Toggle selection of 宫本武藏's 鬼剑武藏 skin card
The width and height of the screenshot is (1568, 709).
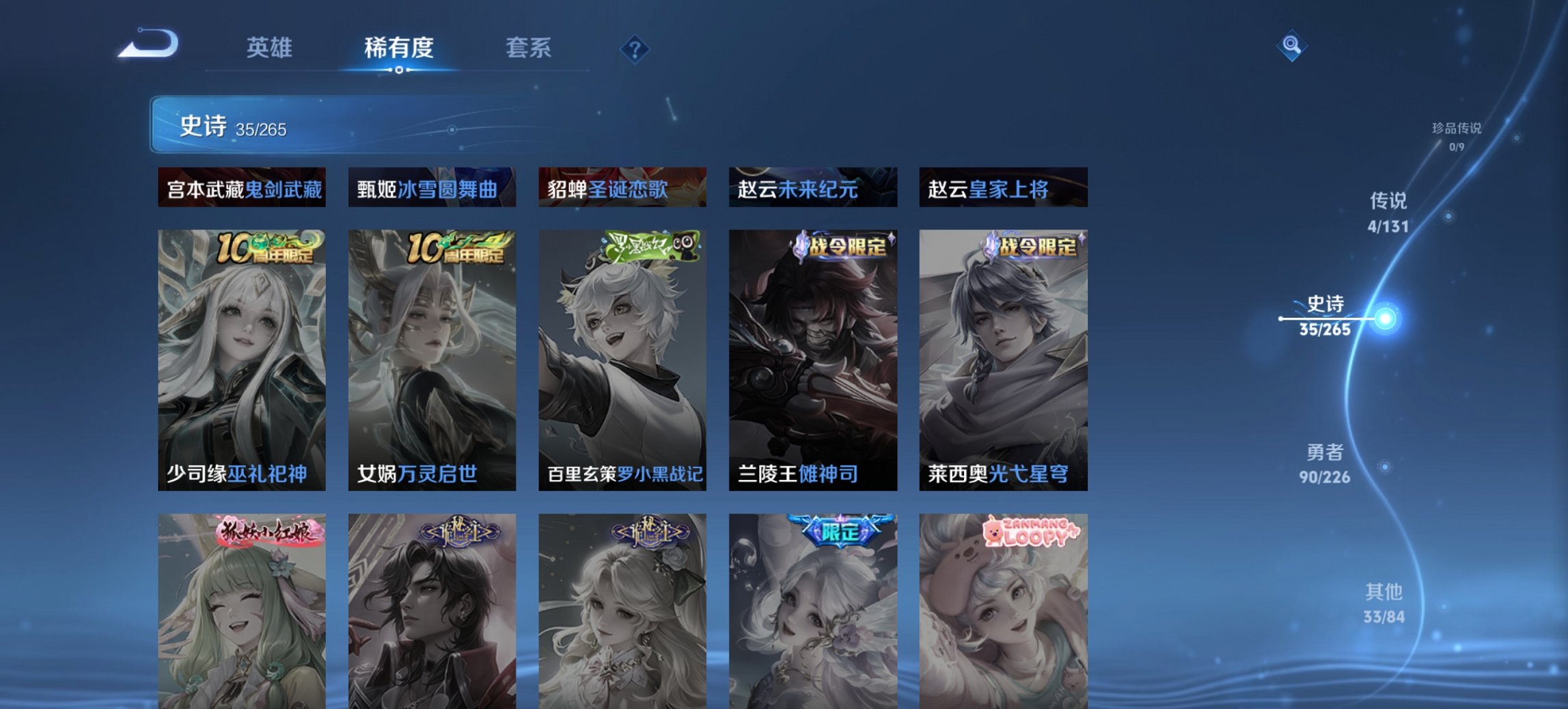[242, 189]
